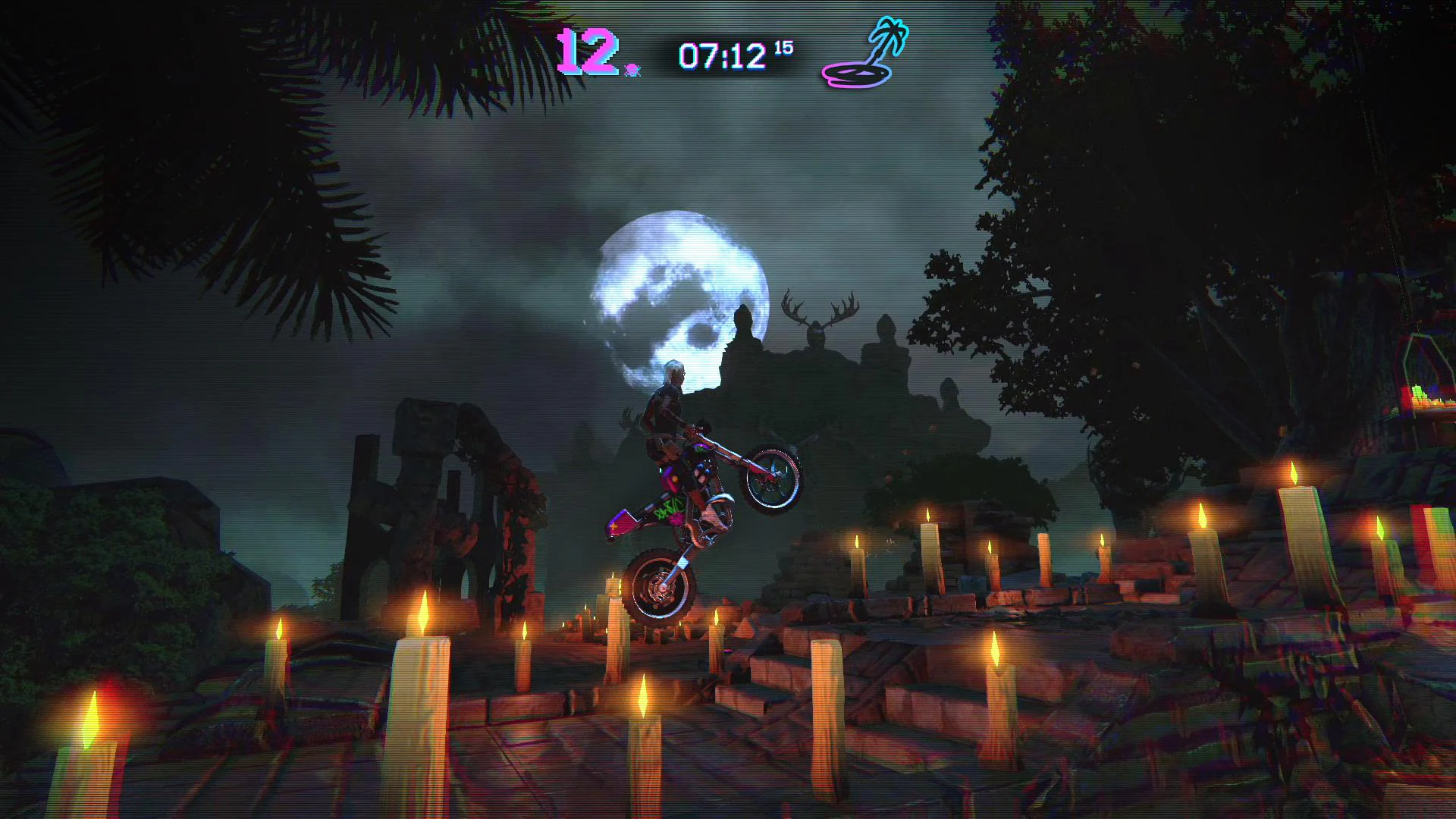Click the tall candle on the left foreground

[91, 736]
